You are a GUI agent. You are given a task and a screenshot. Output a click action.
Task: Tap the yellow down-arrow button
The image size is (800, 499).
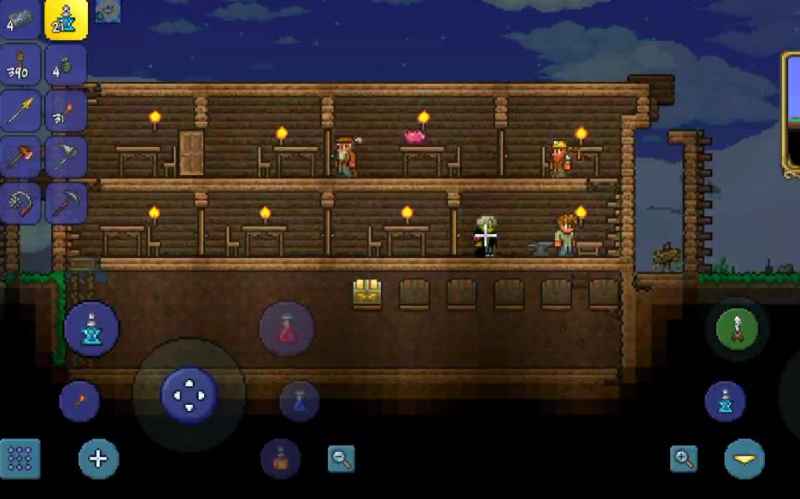(x=745, y=459)
